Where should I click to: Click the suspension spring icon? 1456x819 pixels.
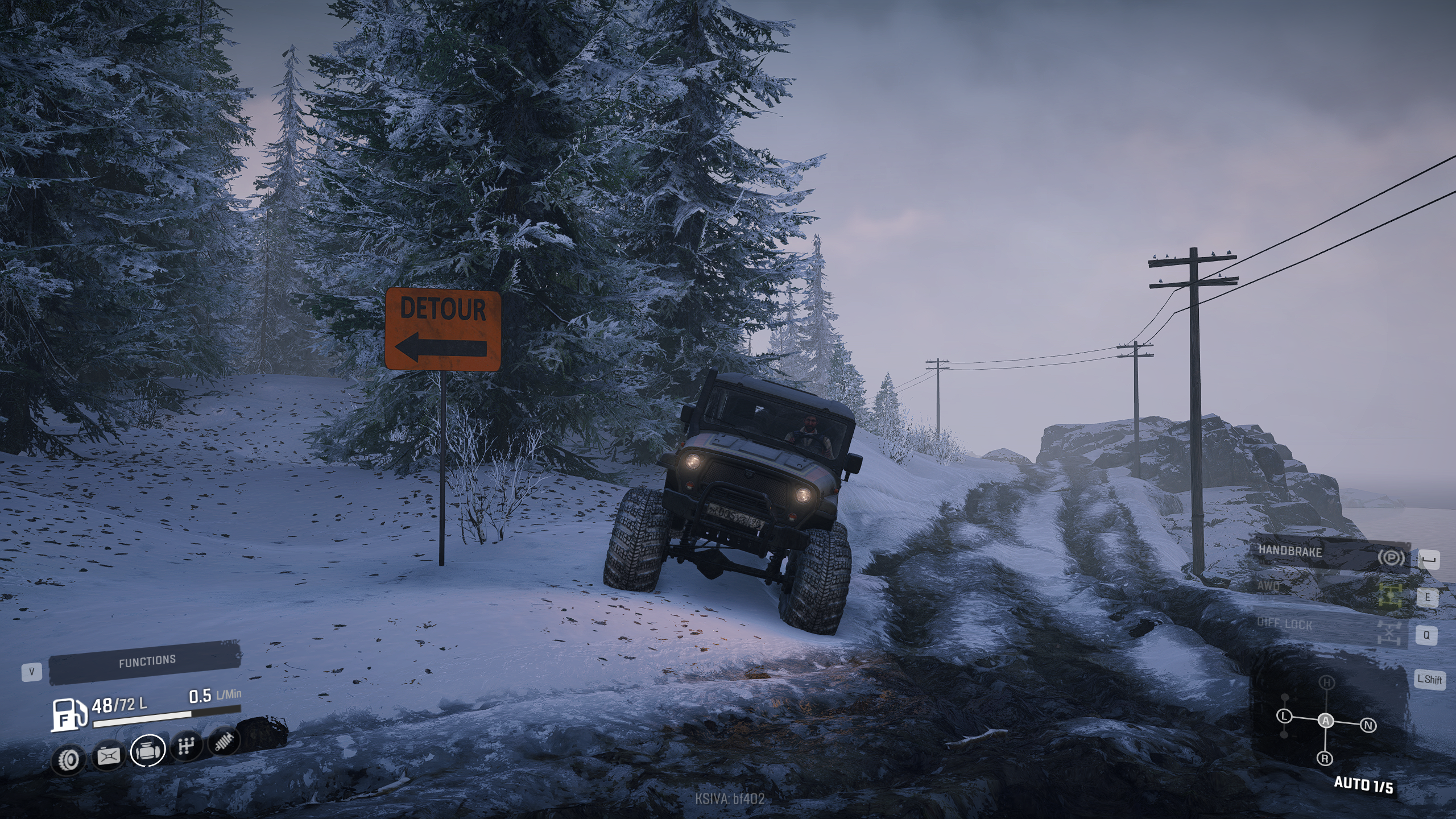pos(224,742)
